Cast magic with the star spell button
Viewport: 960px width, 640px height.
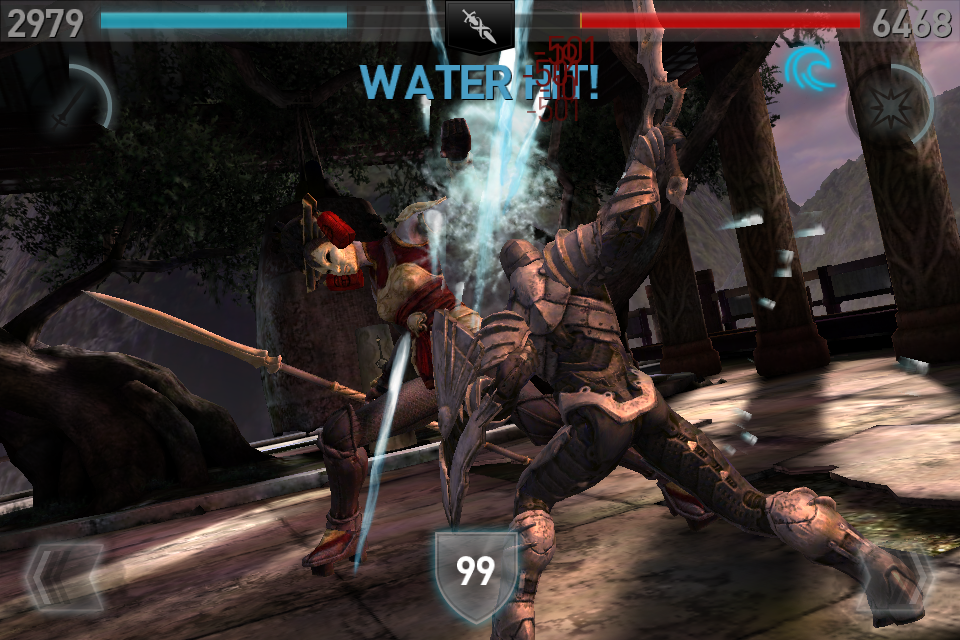[x=888, y=104]
